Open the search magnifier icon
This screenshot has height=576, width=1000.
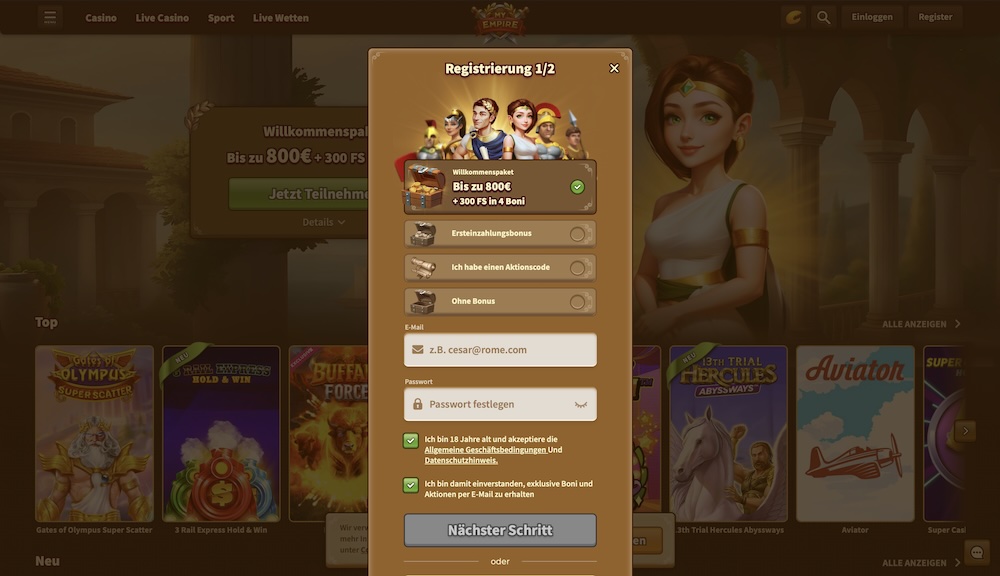pos(823,17)
